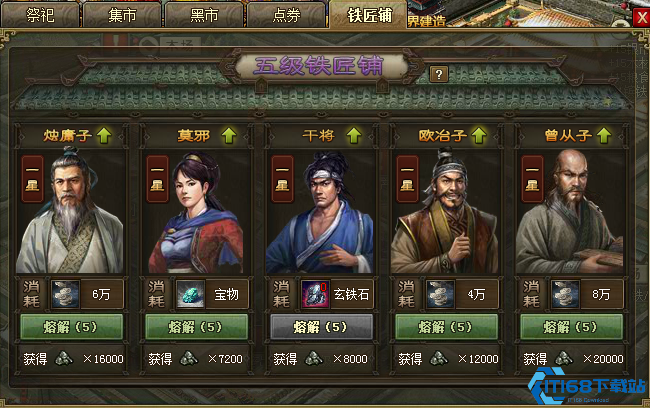Upgrade 莫邪 with the green arrow
This screenshot has height=408, width=650.
tap(227, 133)
